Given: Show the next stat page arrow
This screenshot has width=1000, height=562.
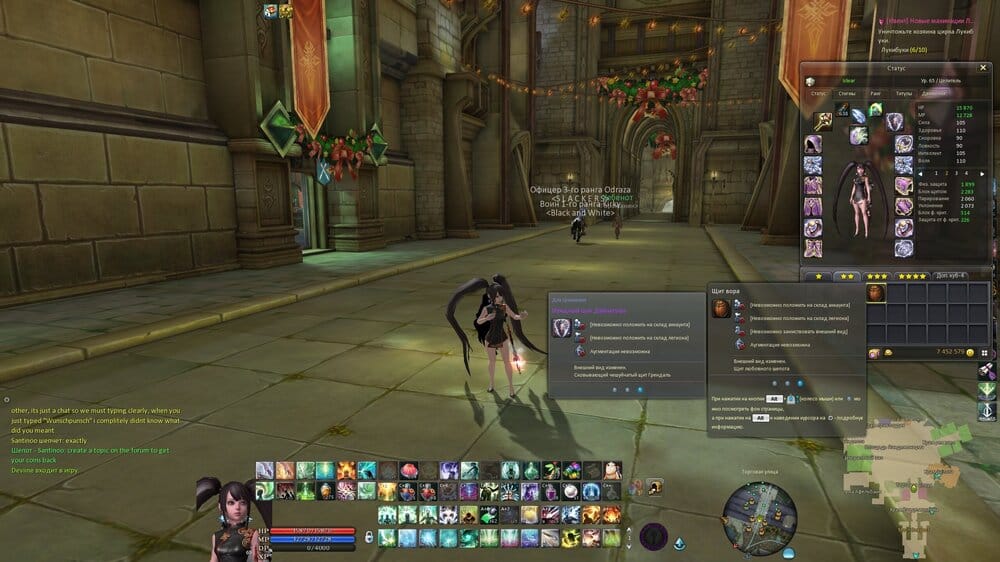Looking at the screenshot, I should coord(982,173).
